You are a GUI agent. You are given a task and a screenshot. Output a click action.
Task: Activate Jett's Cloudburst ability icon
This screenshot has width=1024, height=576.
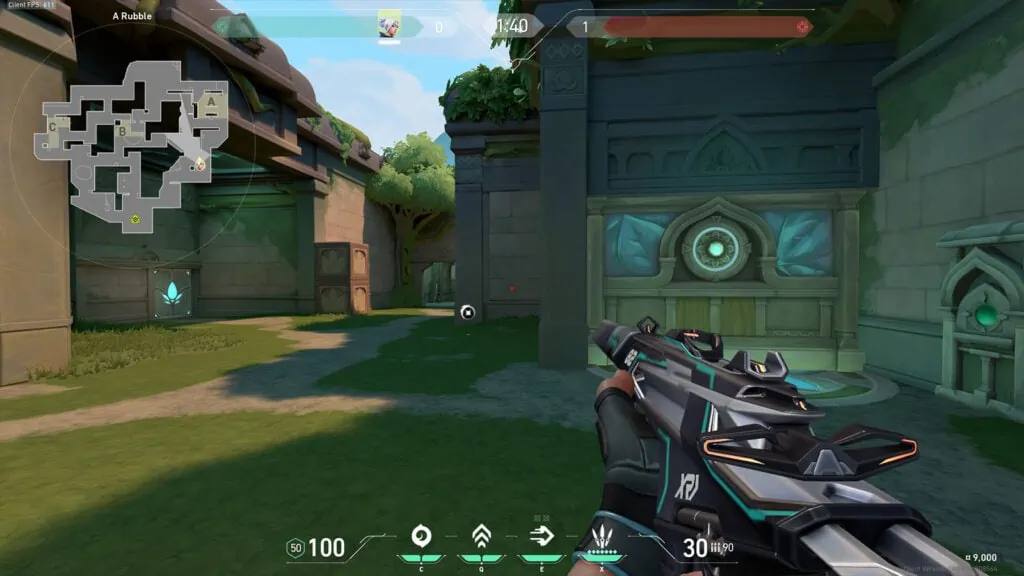click(x=421, y=537)
